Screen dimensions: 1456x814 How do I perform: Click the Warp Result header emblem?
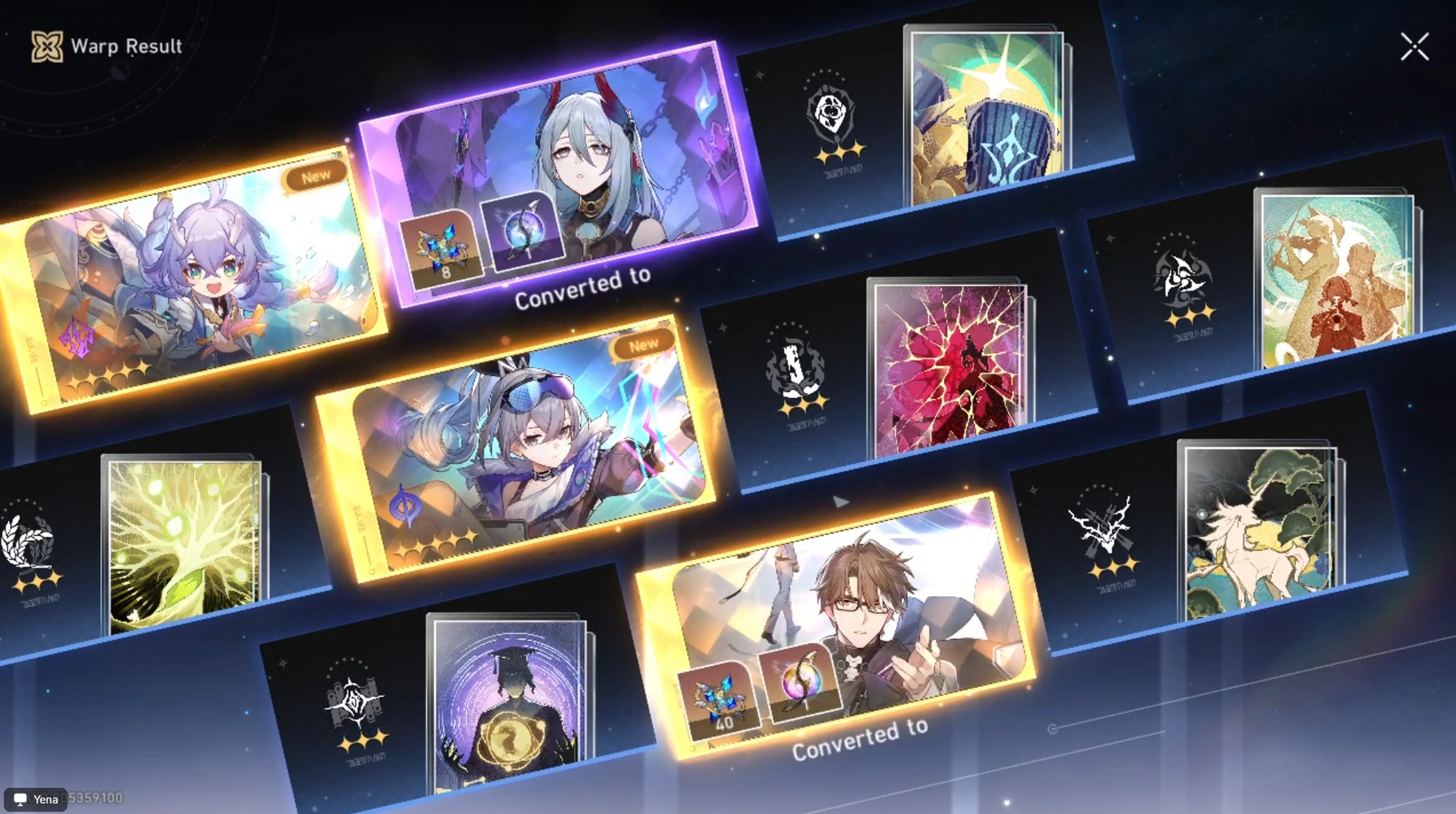click(46, 46)
